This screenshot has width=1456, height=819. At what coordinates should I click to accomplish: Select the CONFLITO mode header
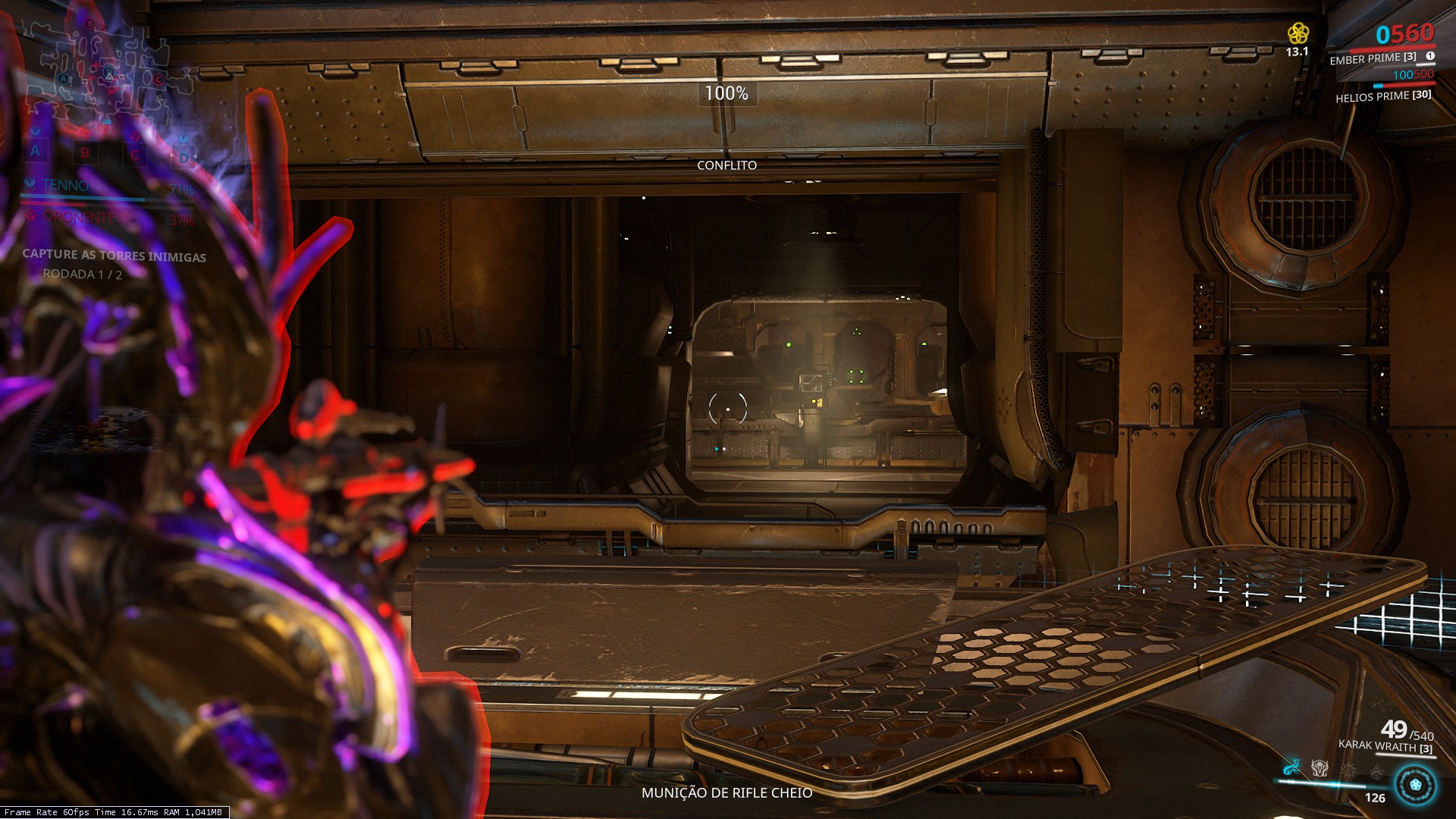[x=727, y=164]
